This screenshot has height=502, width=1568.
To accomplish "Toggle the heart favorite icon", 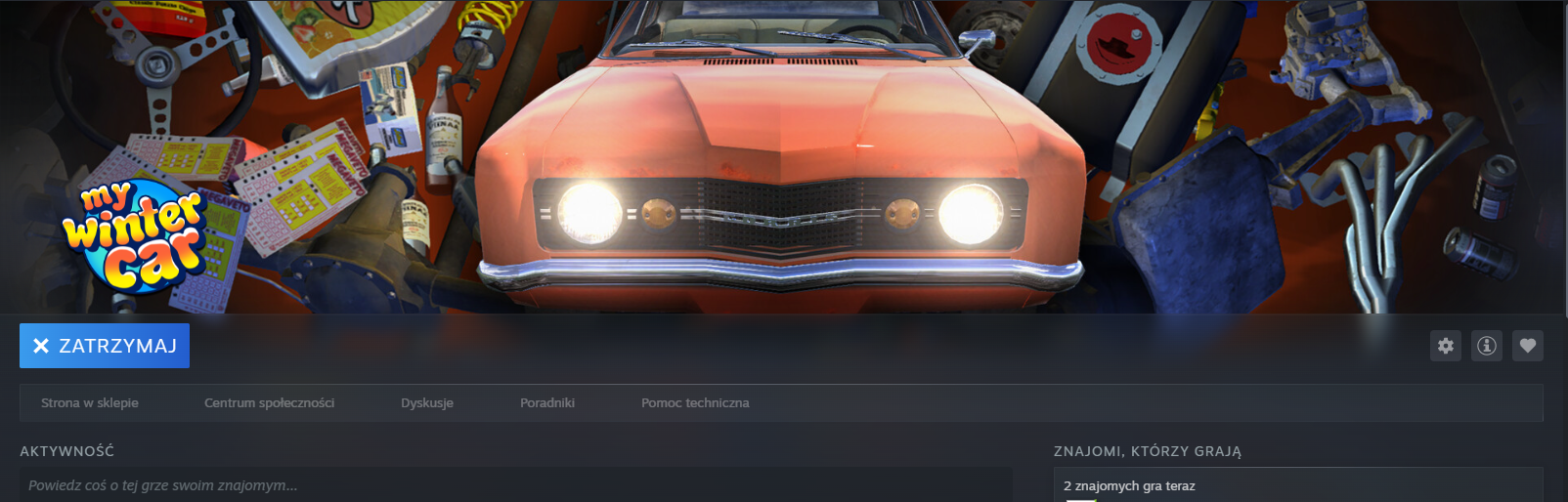I will [x=1528, y=346].
